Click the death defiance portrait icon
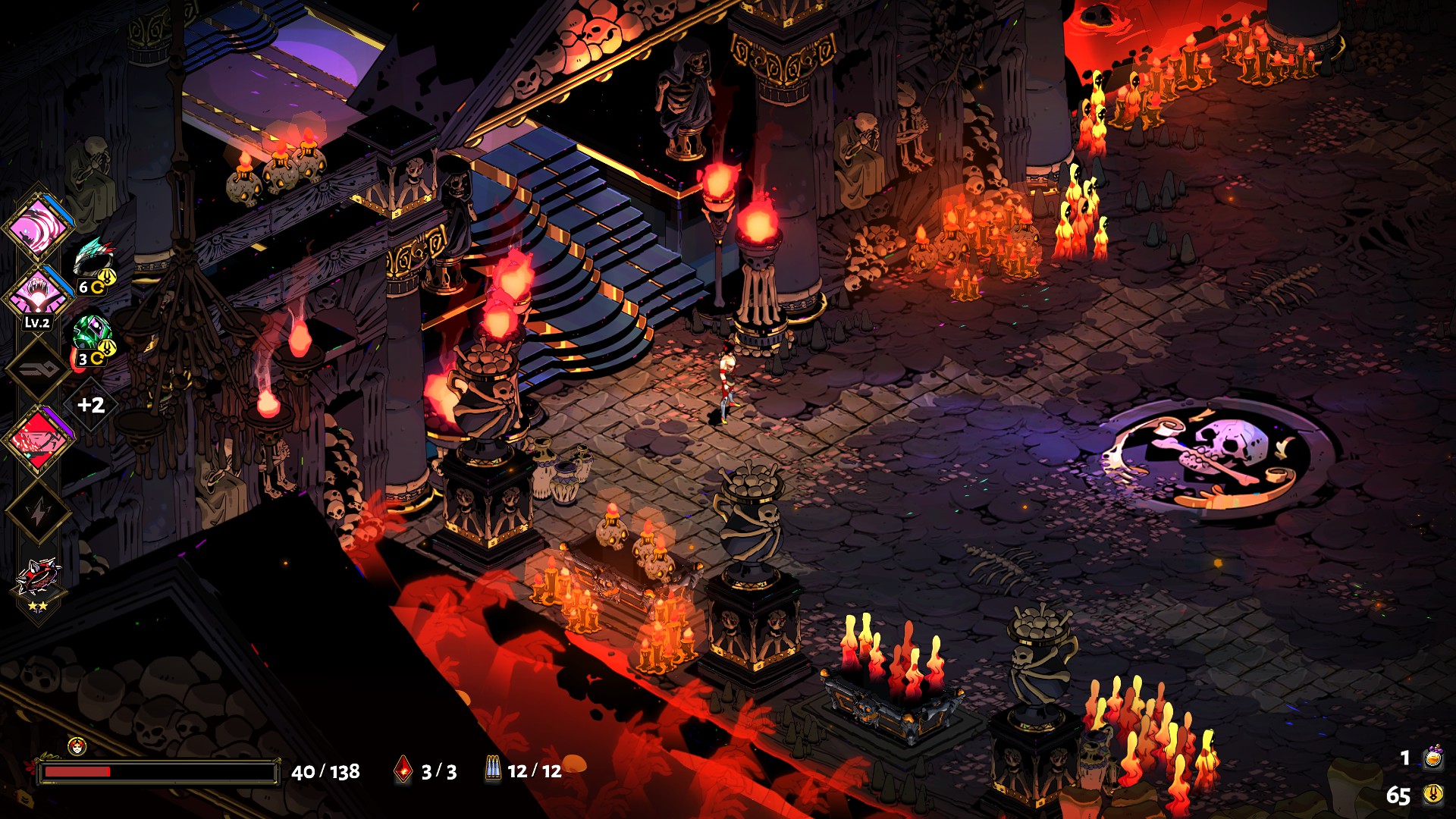 (x=77, y=746)
